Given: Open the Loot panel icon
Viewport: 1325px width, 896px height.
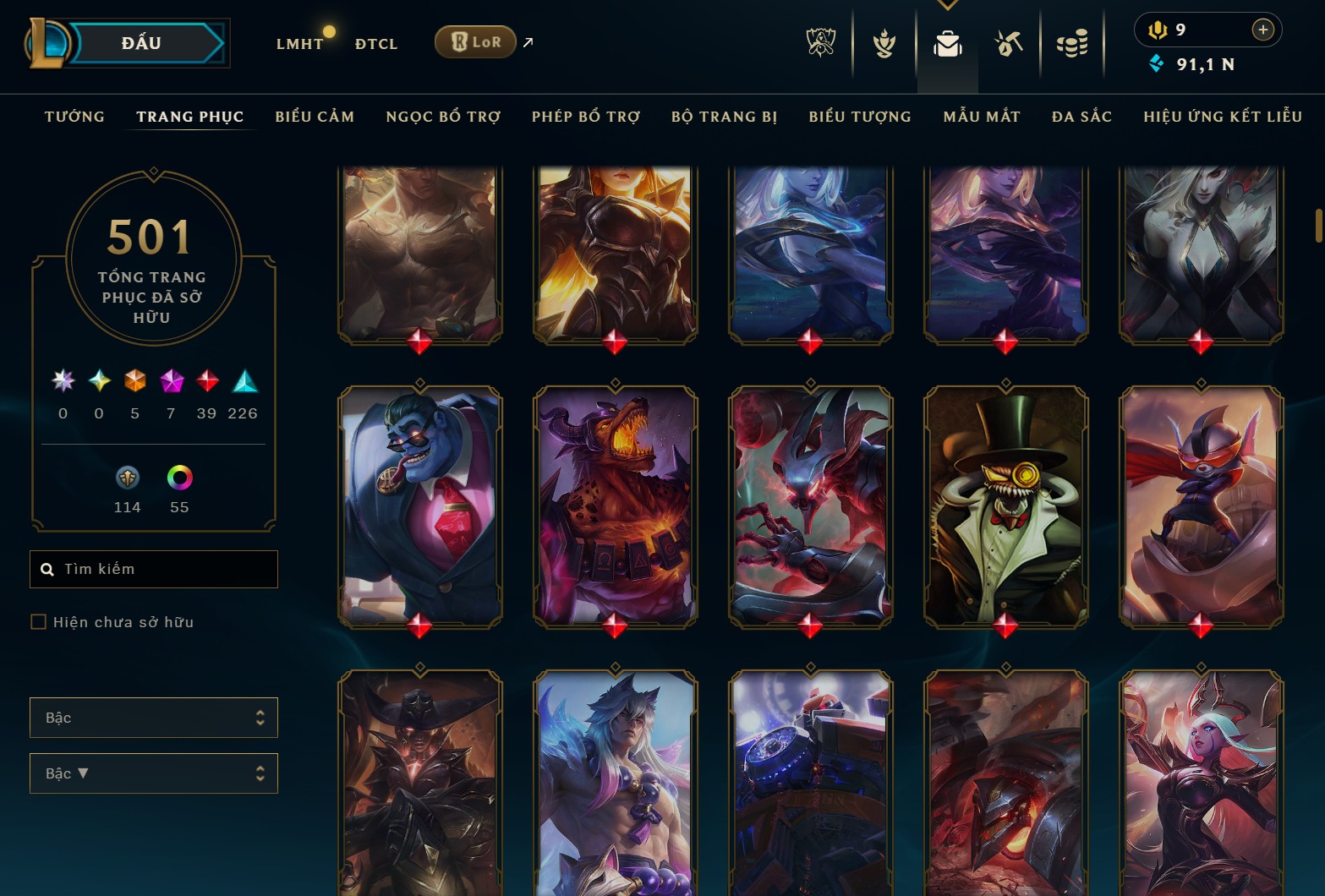Looking at the screenshot, I should (x=1008, y=44).
